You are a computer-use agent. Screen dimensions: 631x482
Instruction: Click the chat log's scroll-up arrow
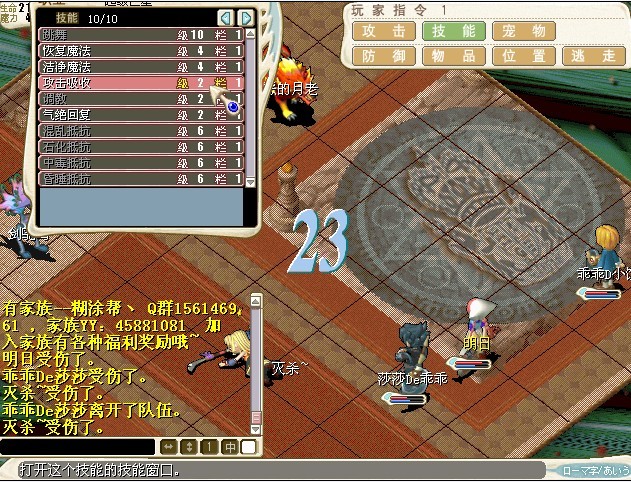[256, 301]
